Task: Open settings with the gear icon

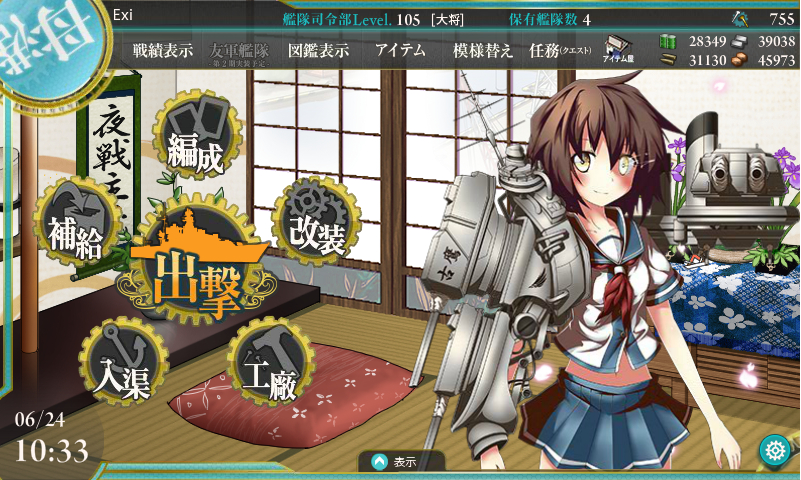Action: (773, 450)
